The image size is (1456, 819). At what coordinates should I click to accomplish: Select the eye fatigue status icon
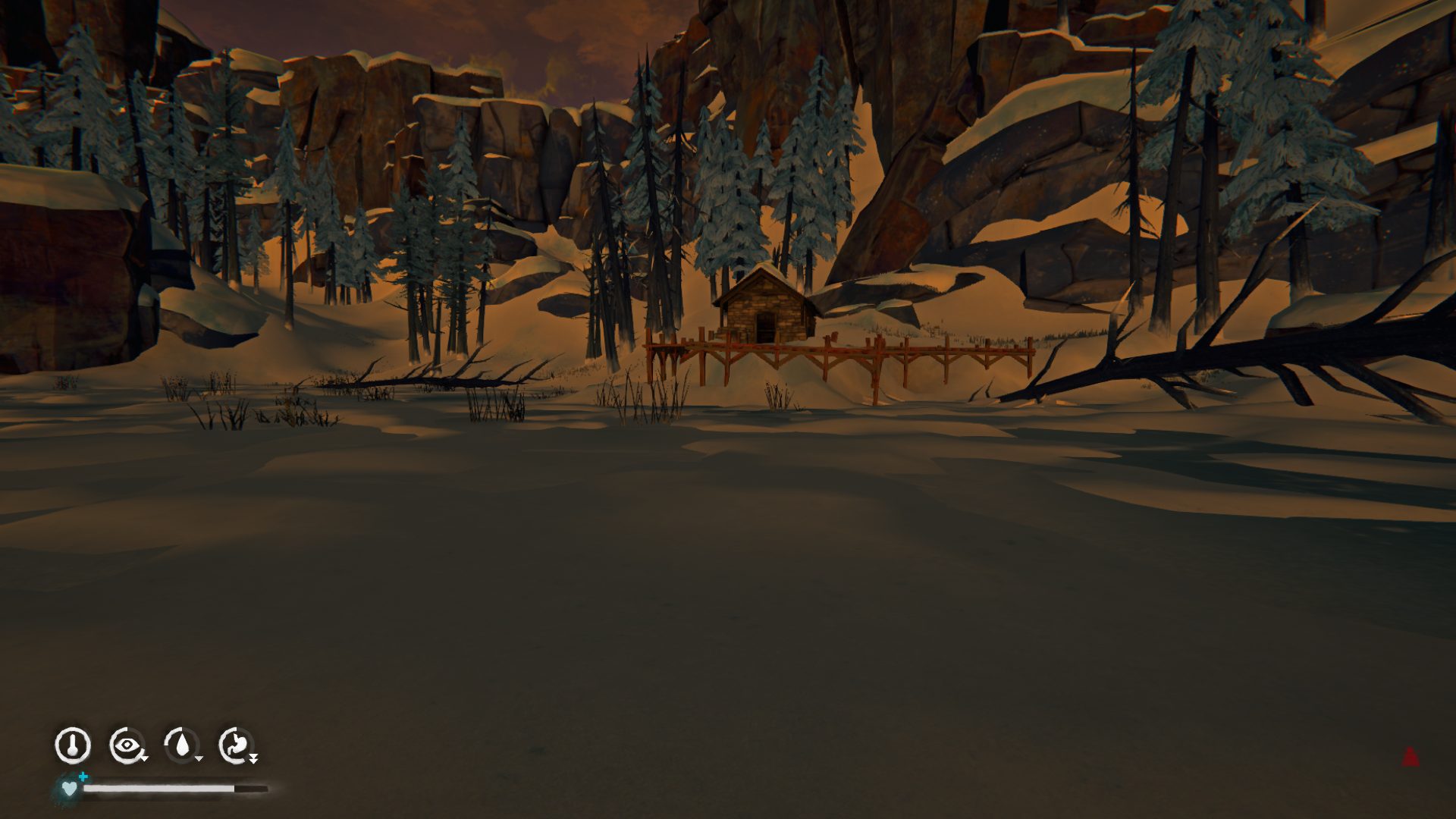click(127, 745)
